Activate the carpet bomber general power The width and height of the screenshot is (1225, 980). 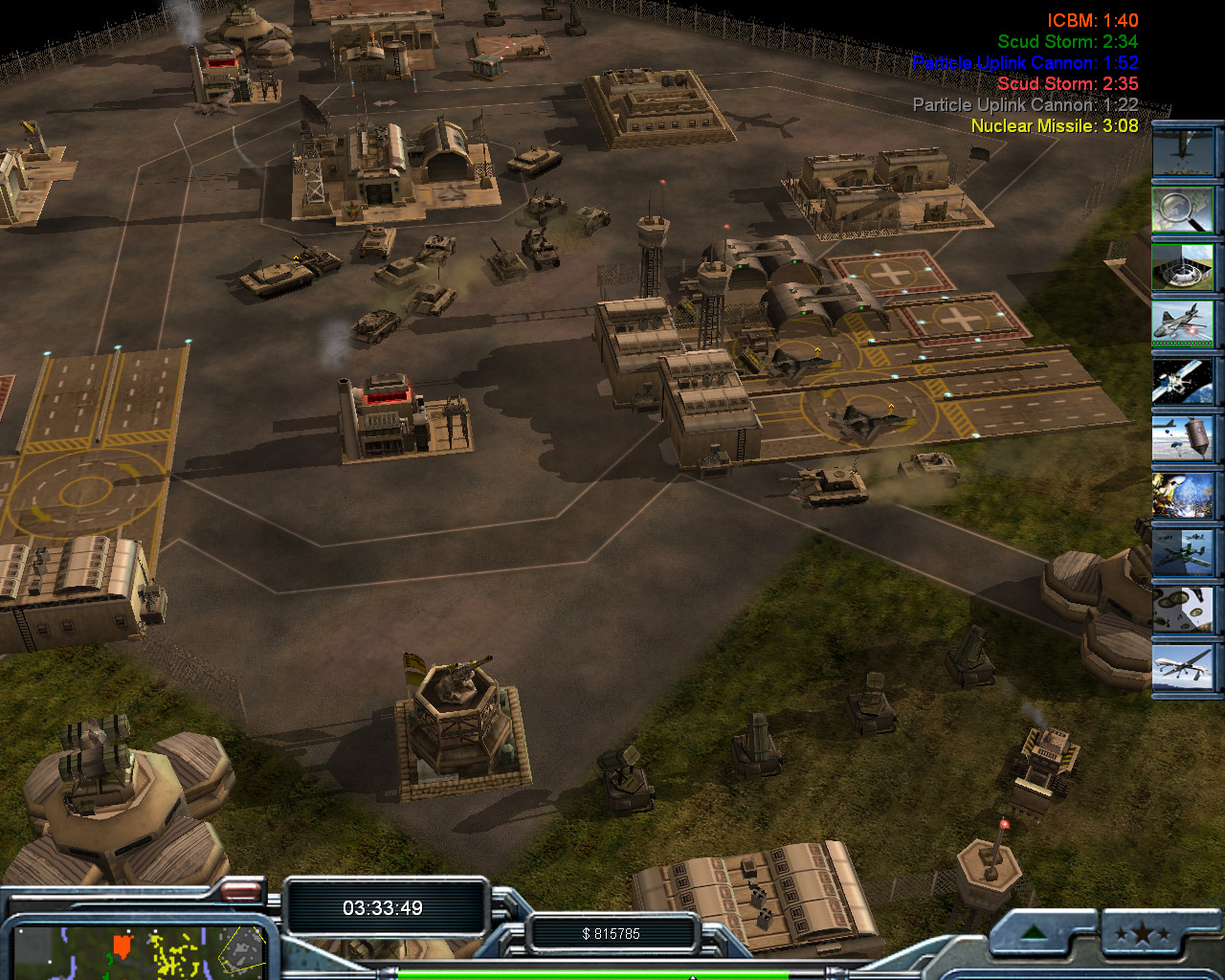[x=1183, y=150]
